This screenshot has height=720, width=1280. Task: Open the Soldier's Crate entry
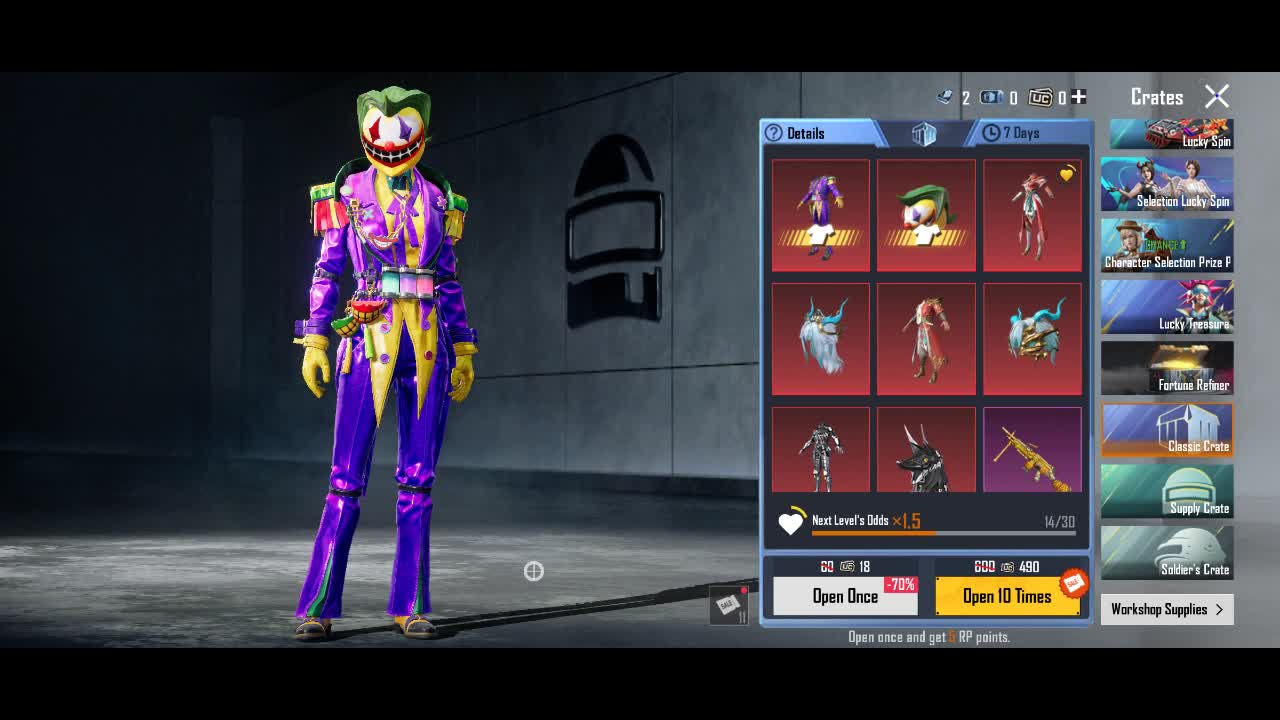pos(1167,553)
